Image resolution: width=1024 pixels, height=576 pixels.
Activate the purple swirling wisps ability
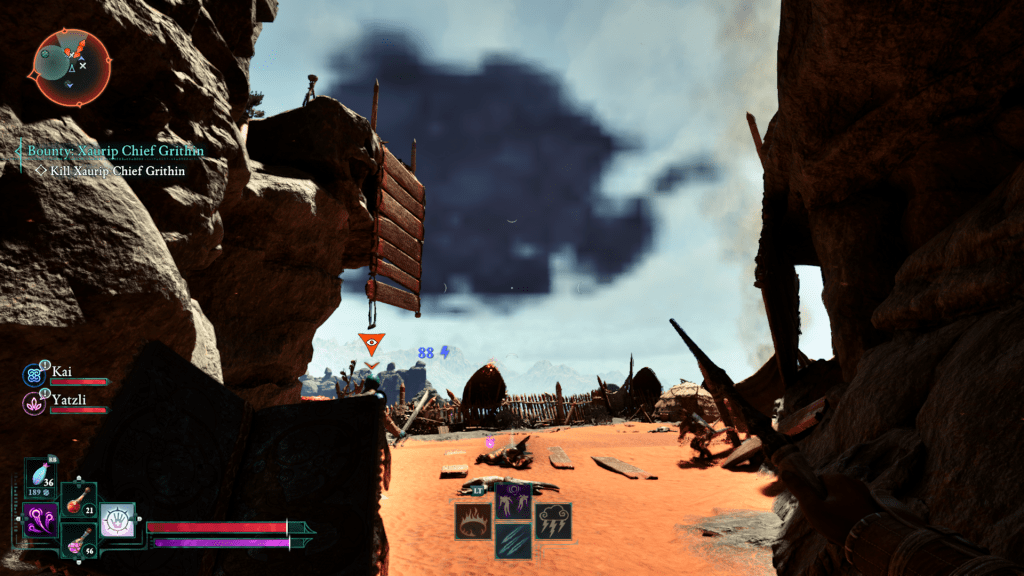point(41,521)
